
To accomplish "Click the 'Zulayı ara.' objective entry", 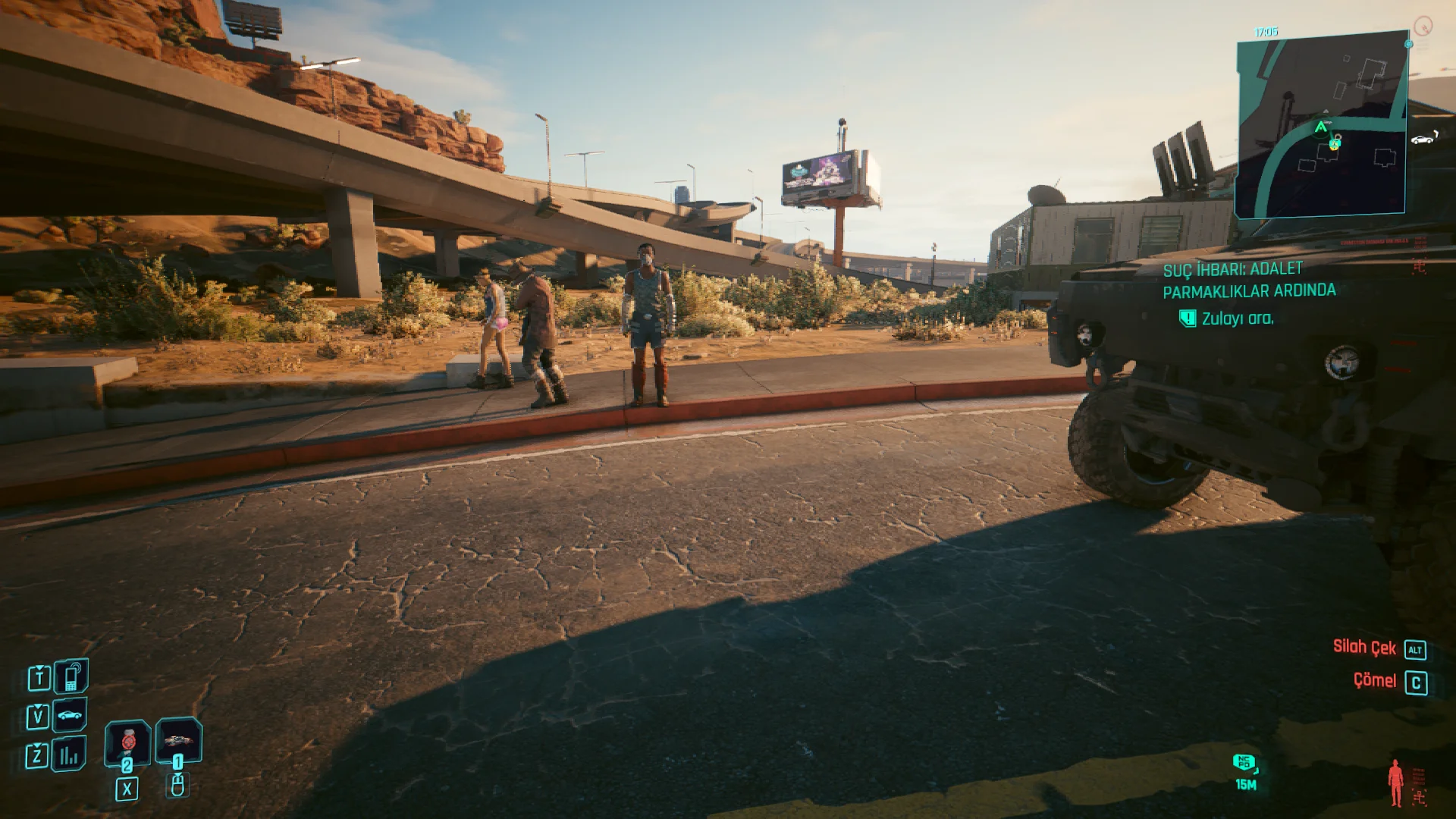I will click(1237, 318).
